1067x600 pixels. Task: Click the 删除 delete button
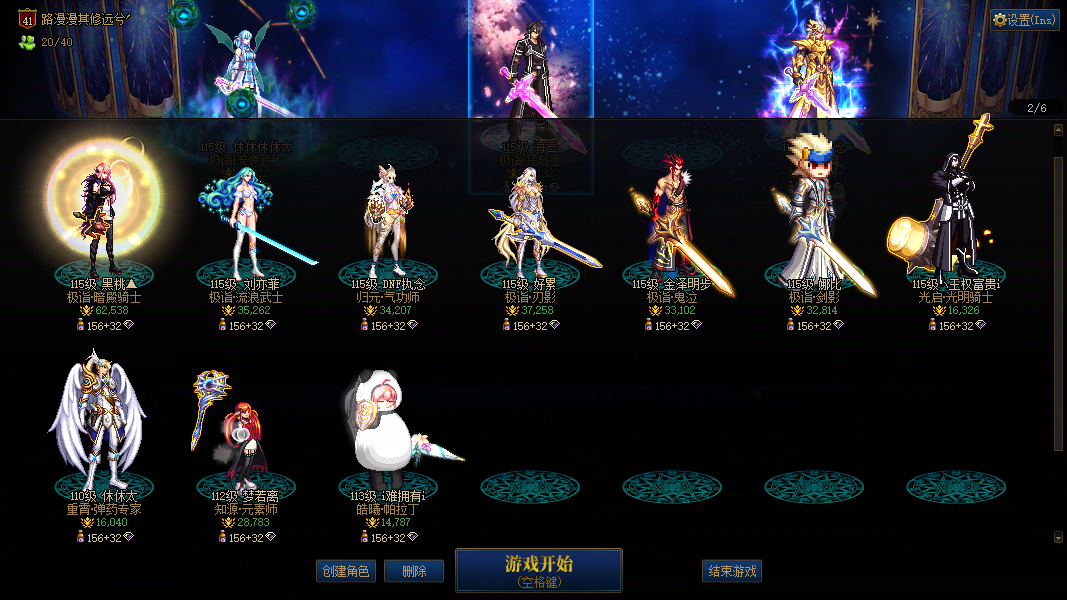(x=414, y=571)
